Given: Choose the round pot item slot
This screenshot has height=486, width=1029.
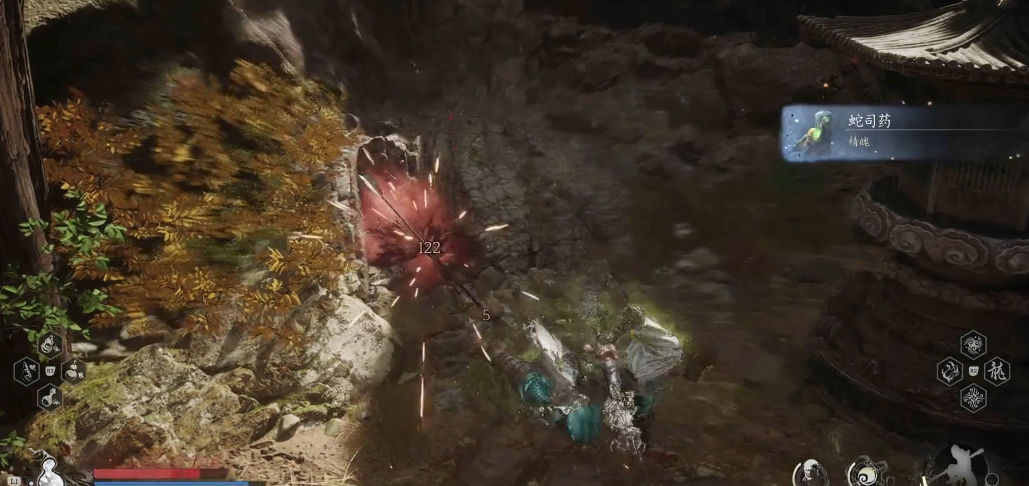Looking at the screenshot, I should pyautogui.click(x=73, y=371).
